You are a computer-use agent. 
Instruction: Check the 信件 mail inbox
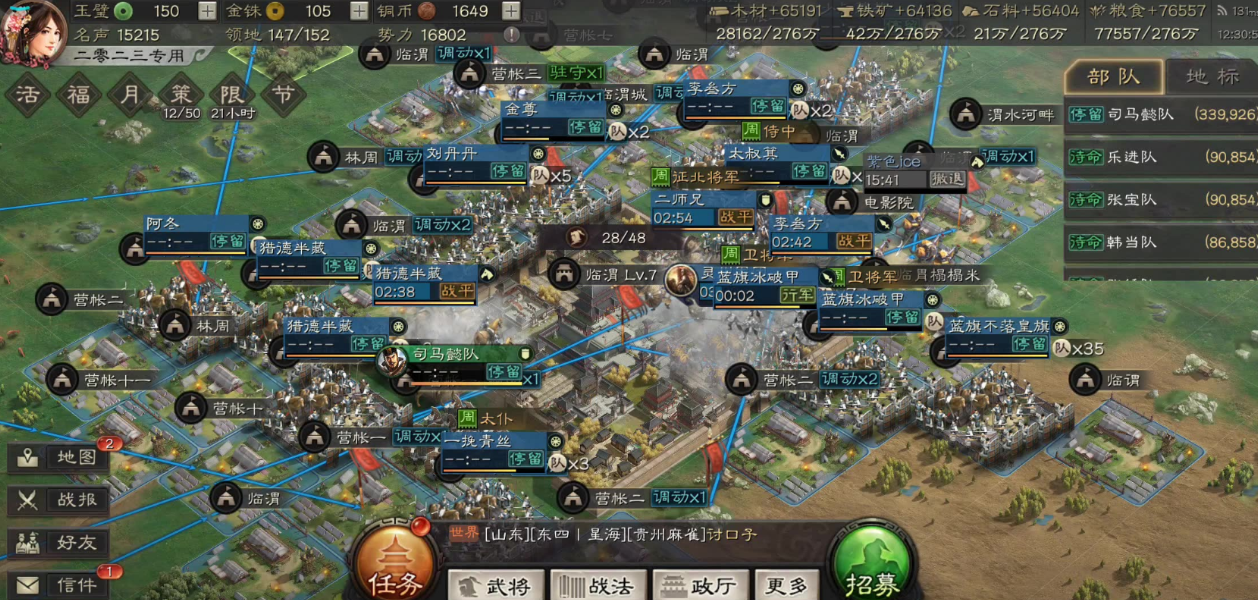click(x=60, y=585)
